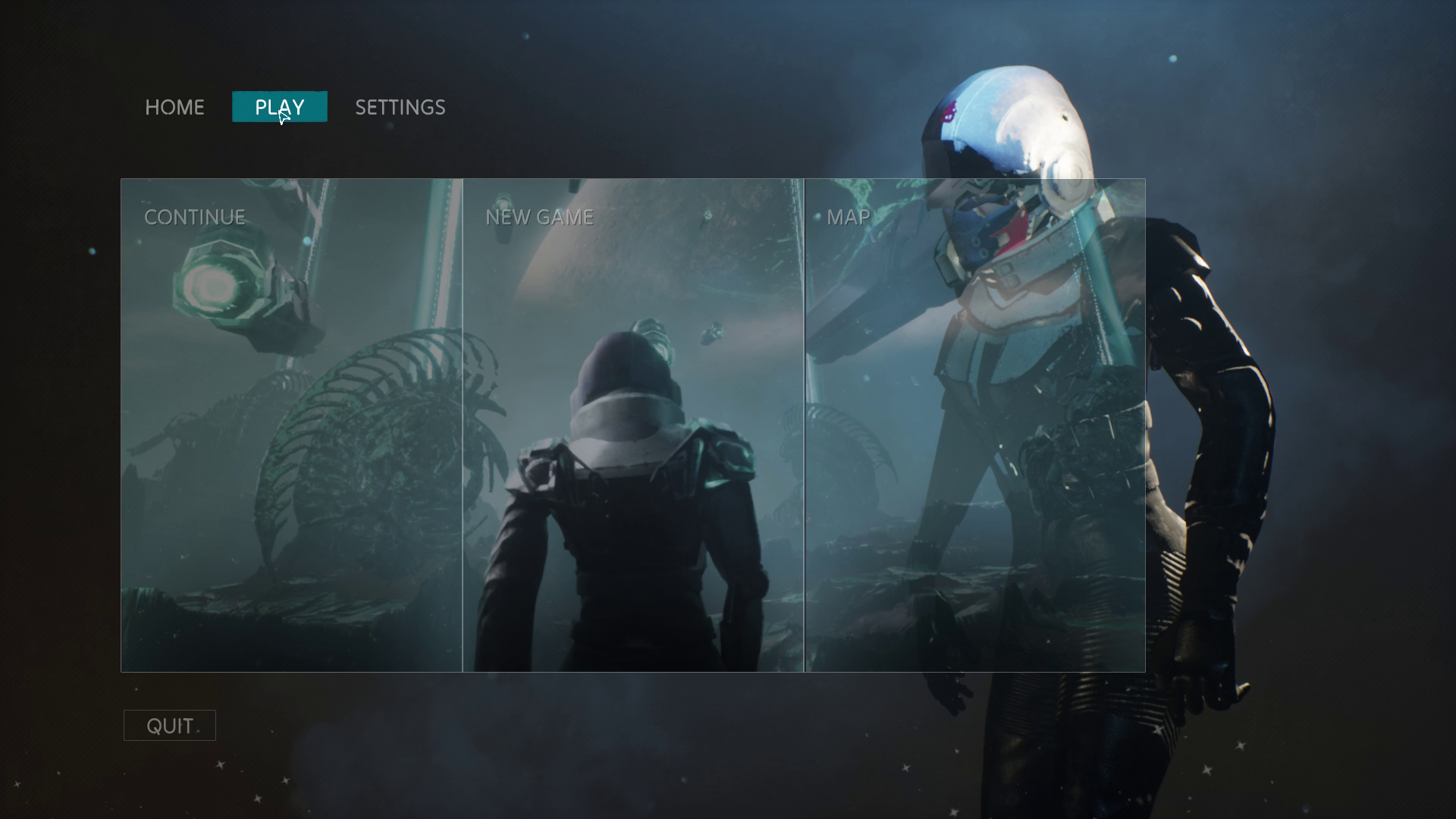Click the MAP panel preview

(x=974, y=455)
